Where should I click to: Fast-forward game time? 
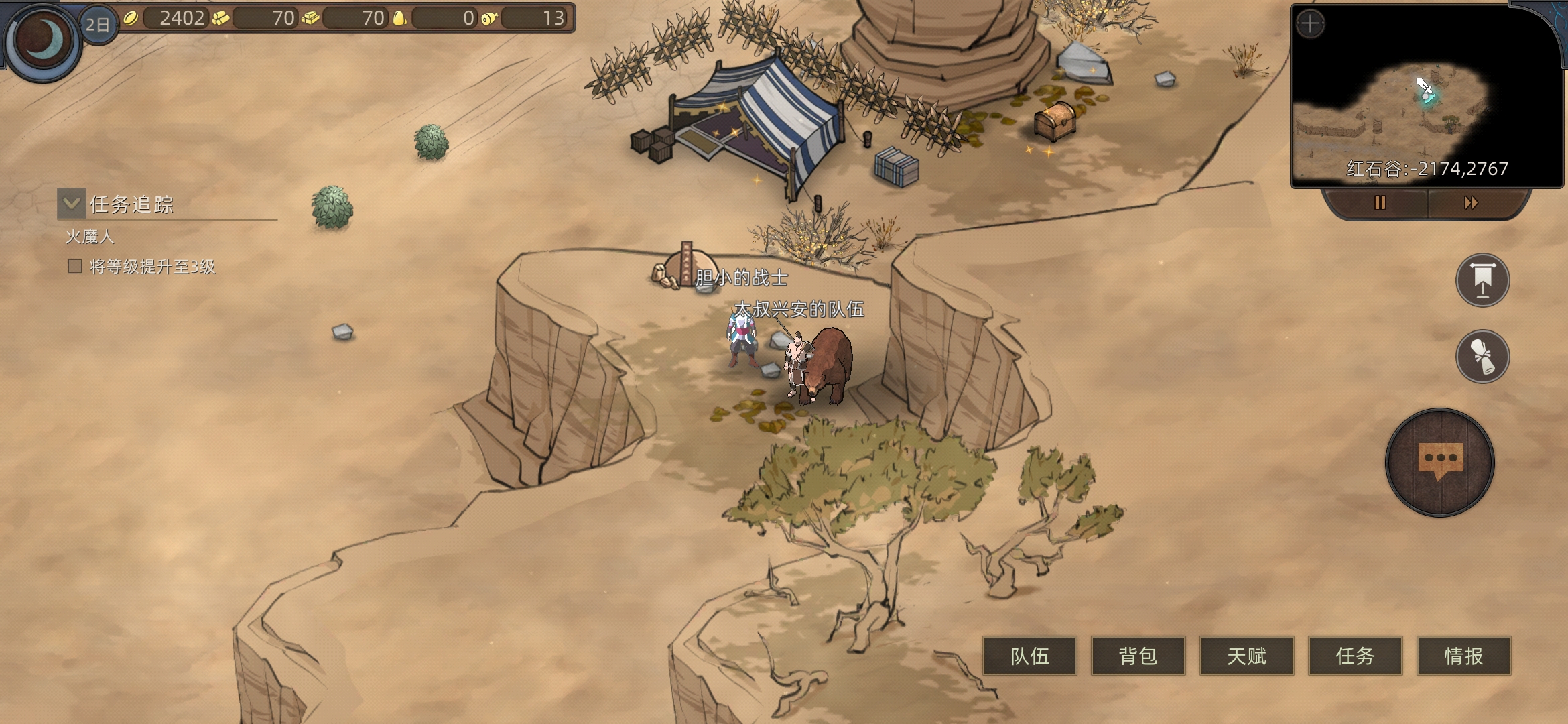pos(1471,203)
